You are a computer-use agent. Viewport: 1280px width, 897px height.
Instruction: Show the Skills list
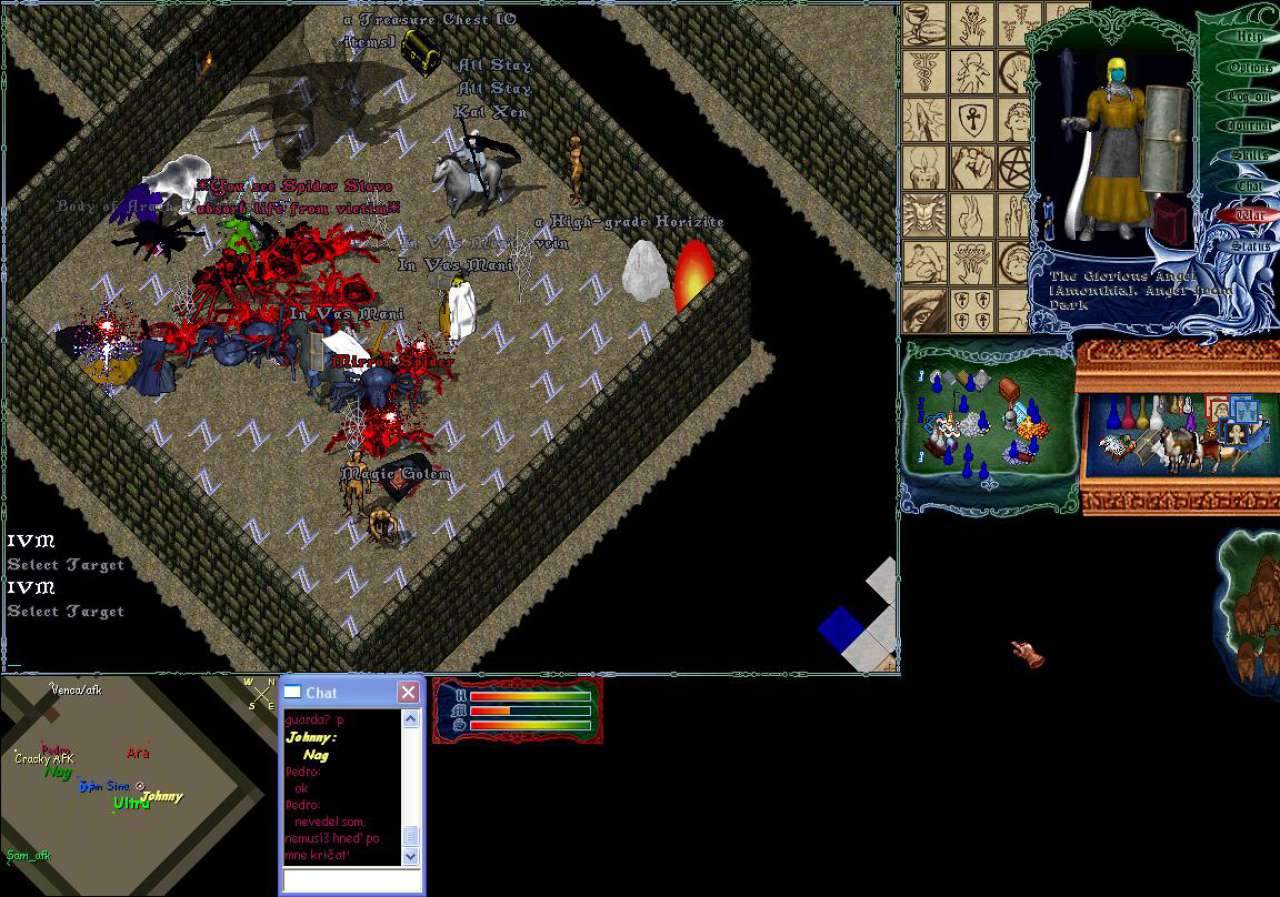click(x=1250, y=156)
